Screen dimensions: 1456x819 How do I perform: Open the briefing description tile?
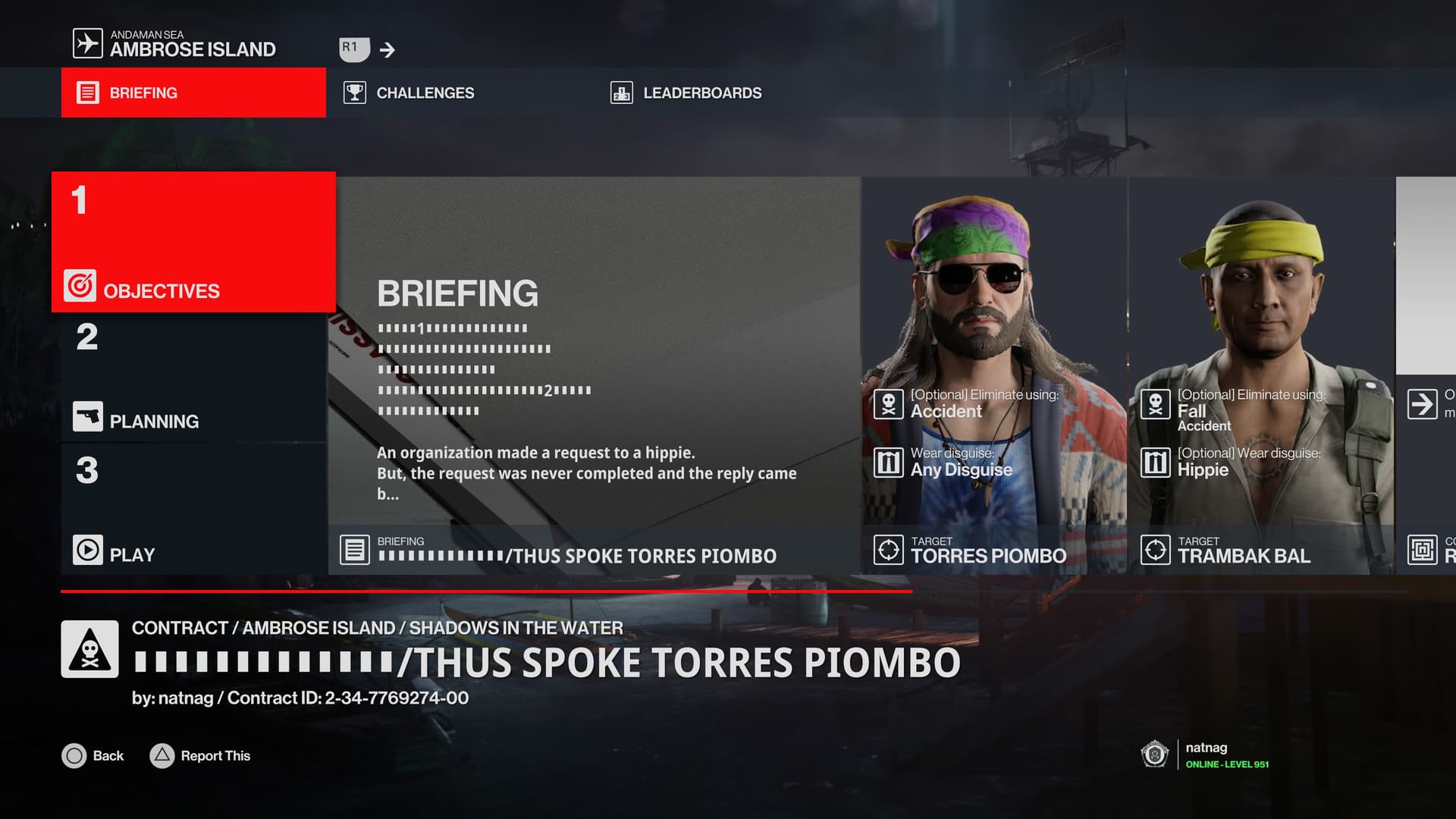(x=595, y=375)
